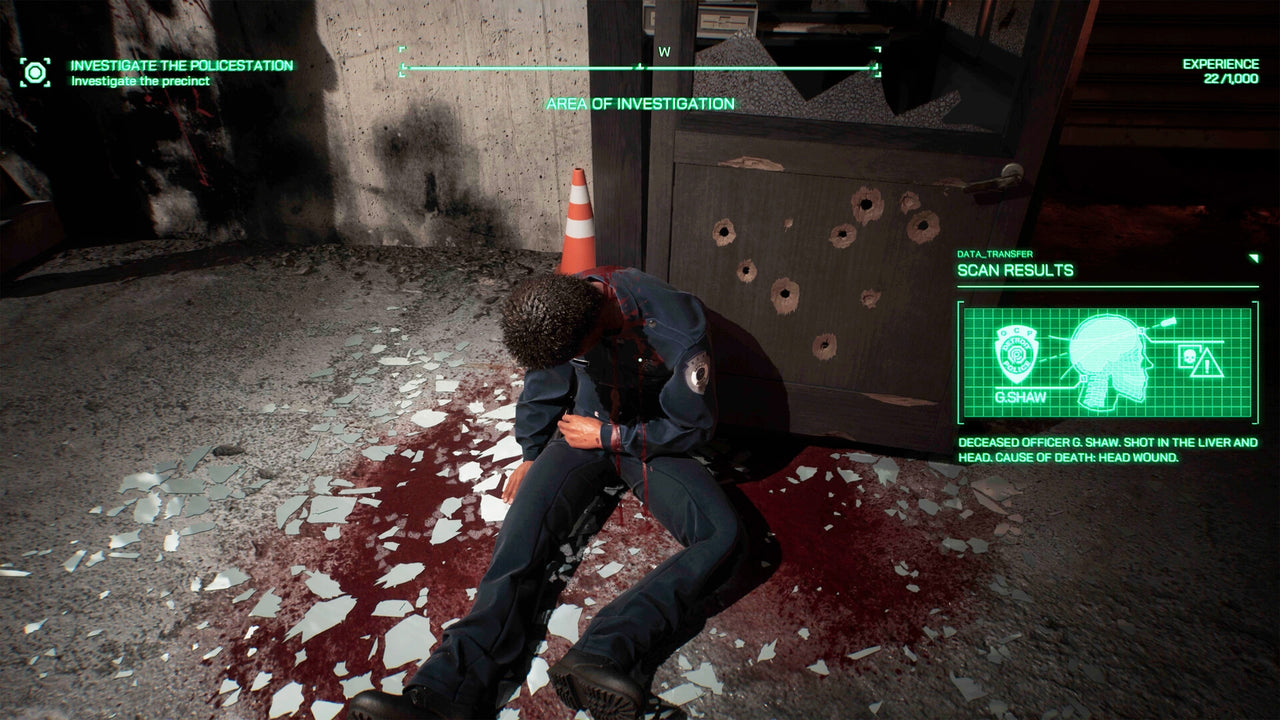1280x720 pixels.
Task: Select the objective tracker octagon icon
Action: pyautogui.click(x=36, y=70)
